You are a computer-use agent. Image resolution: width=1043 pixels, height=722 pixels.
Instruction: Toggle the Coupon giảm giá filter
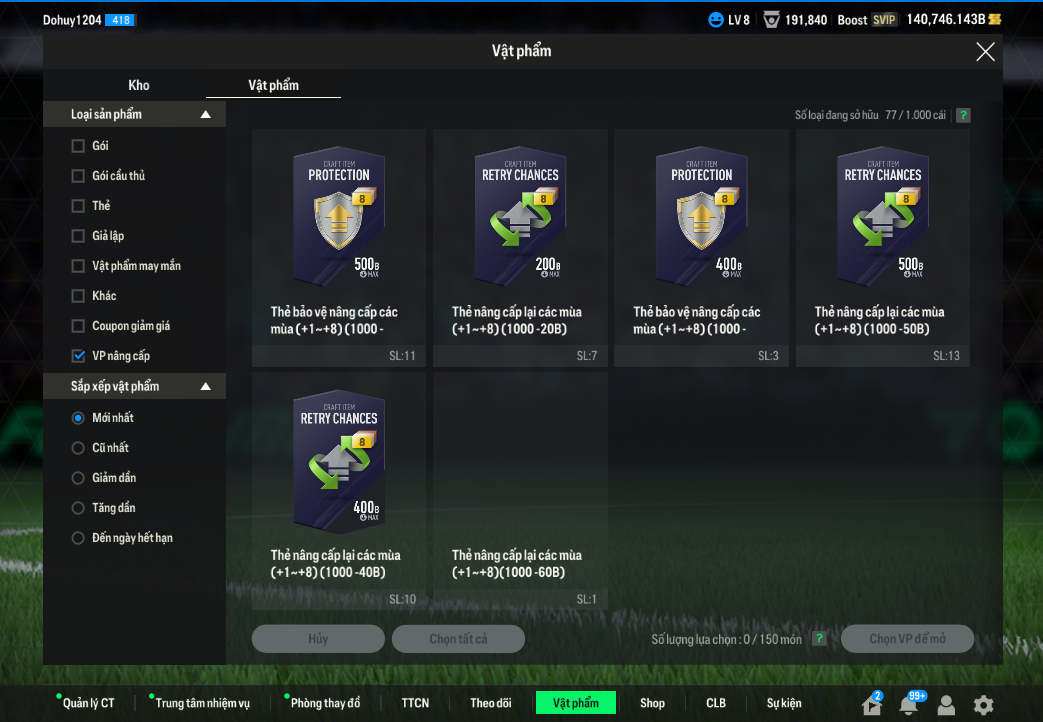pos(79,326)
